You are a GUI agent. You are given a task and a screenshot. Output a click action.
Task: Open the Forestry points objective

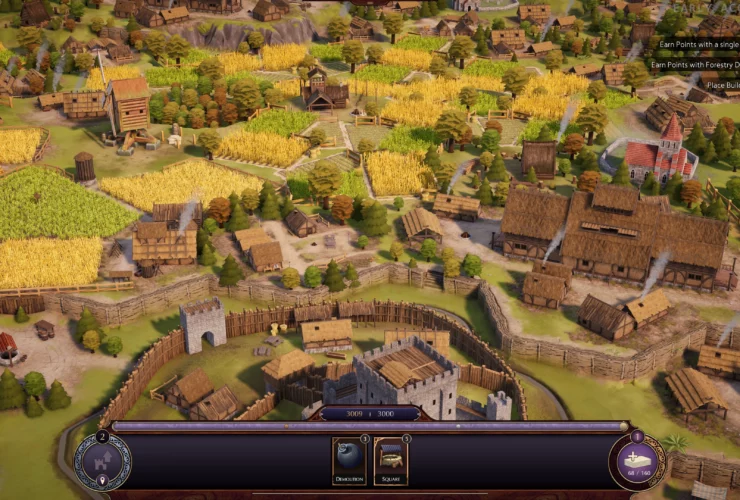[x=694, y=65]
